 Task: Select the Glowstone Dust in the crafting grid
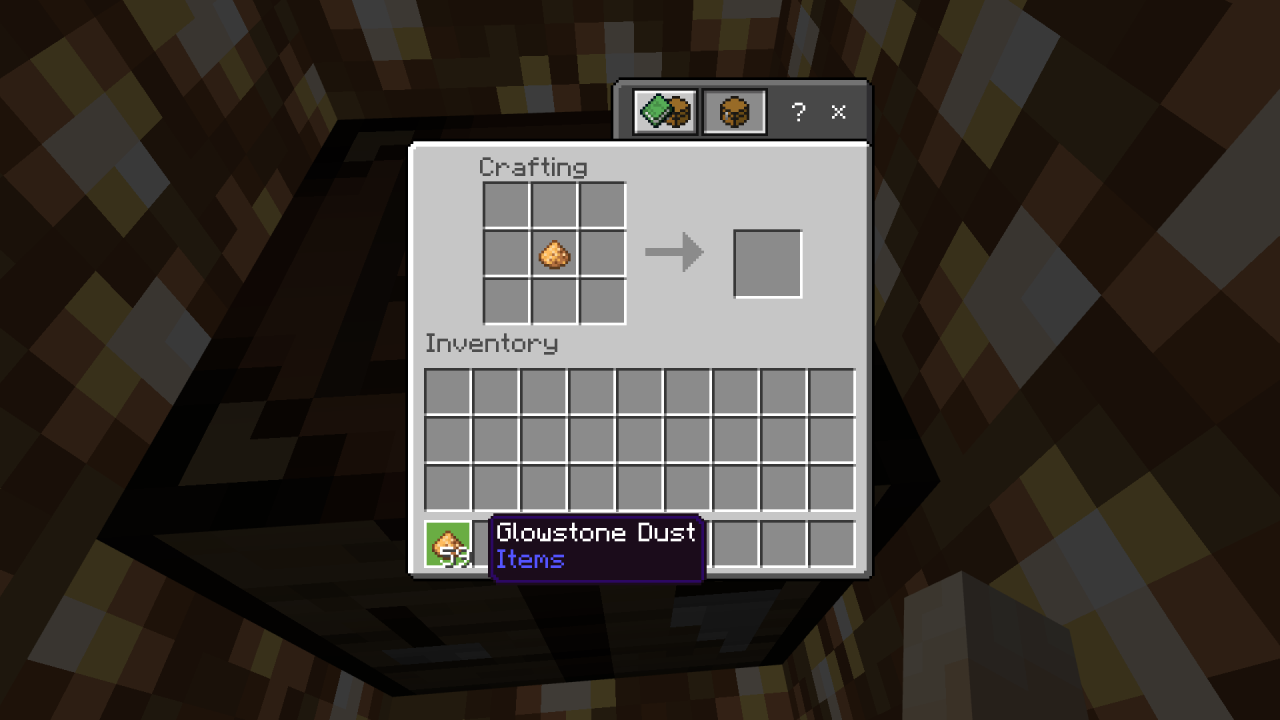(554, 253)
